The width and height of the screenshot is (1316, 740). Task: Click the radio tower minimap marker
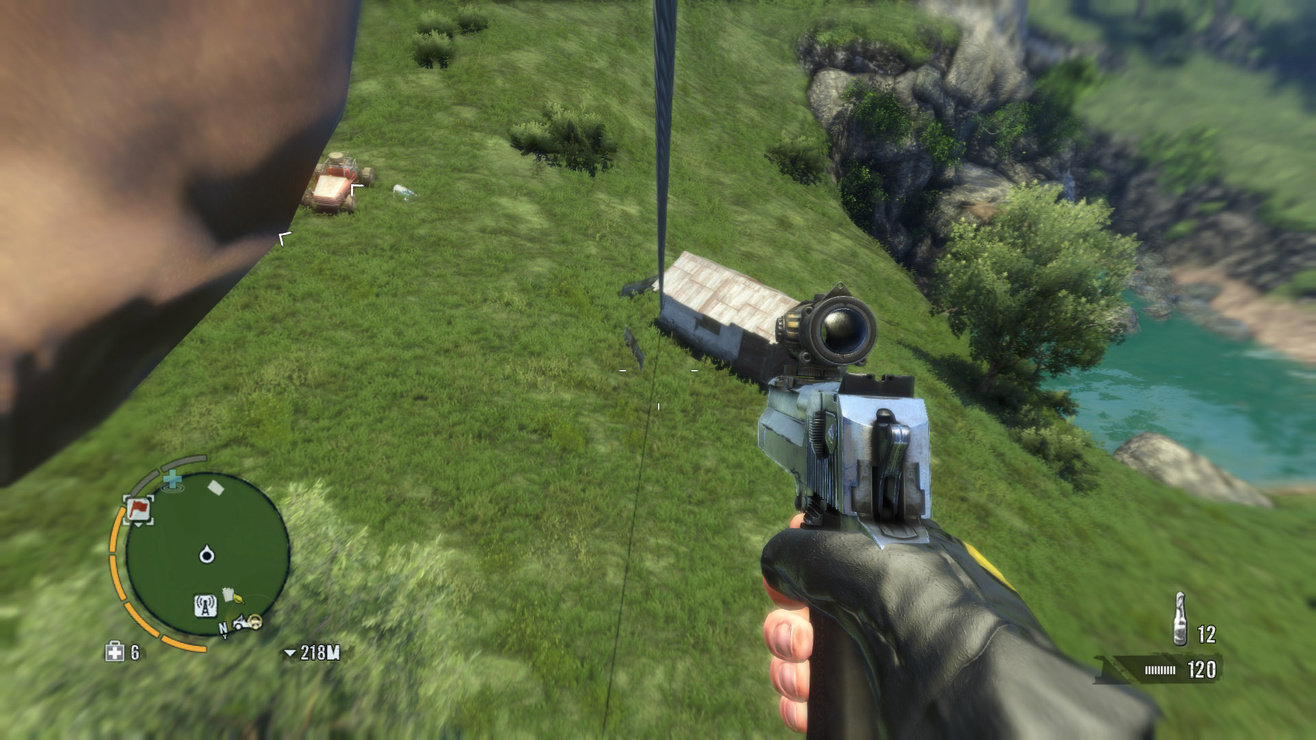(205, 604)
